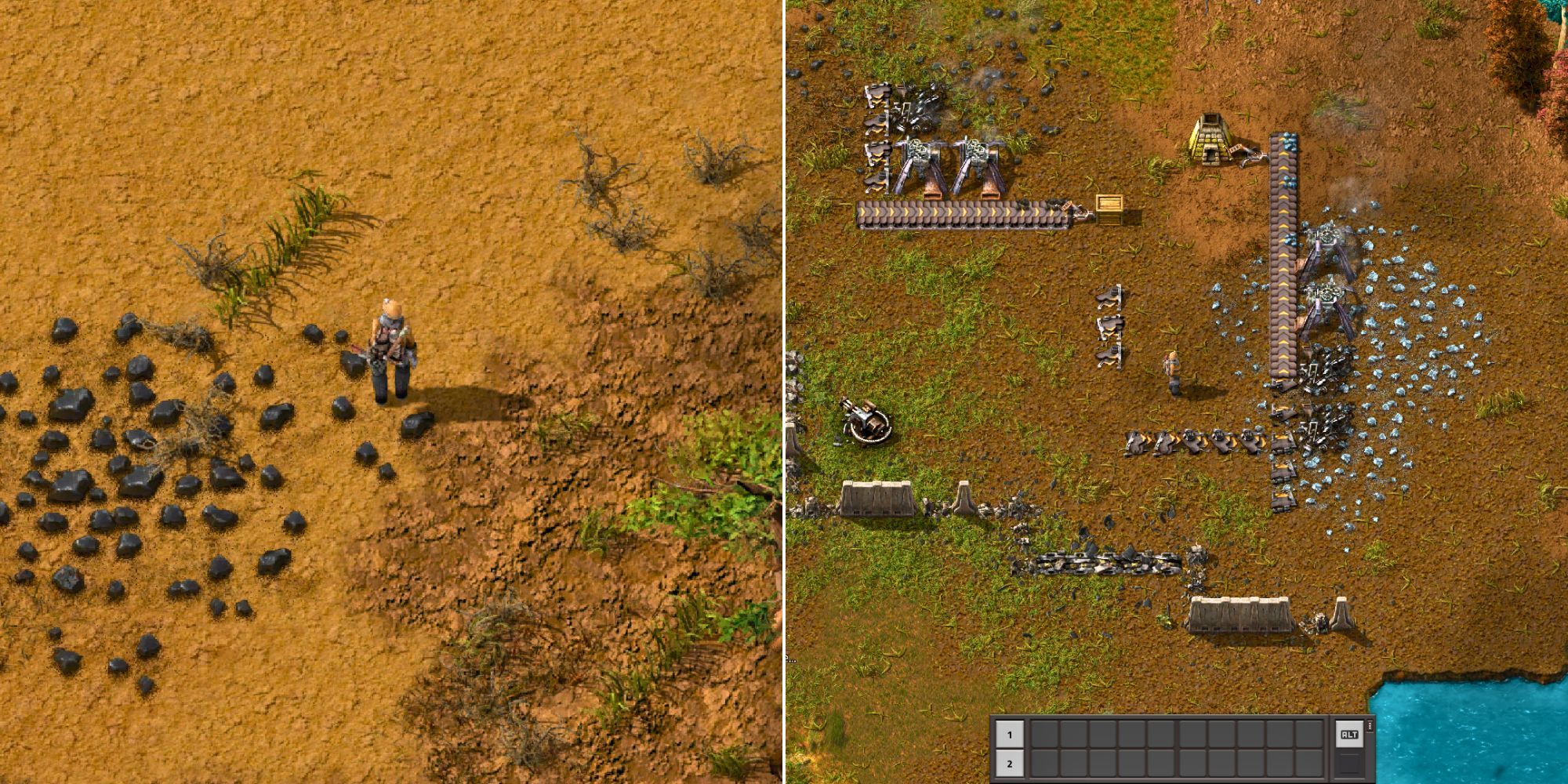Toggle the ALT info mode button

click(x=1351, y=734)
